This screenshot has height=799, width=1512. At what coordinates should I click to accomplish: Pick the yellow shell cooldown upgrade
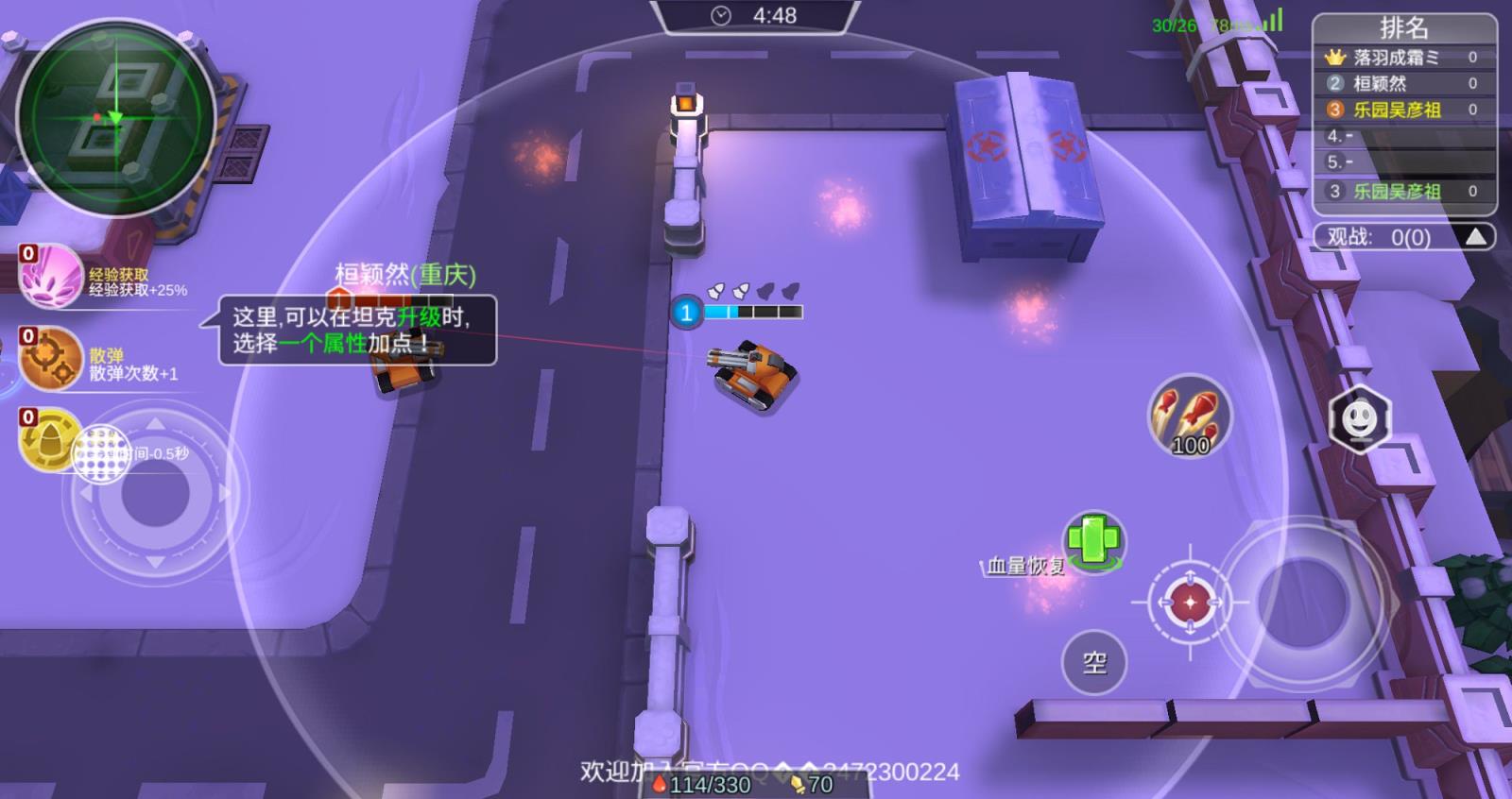coord(51,440)
